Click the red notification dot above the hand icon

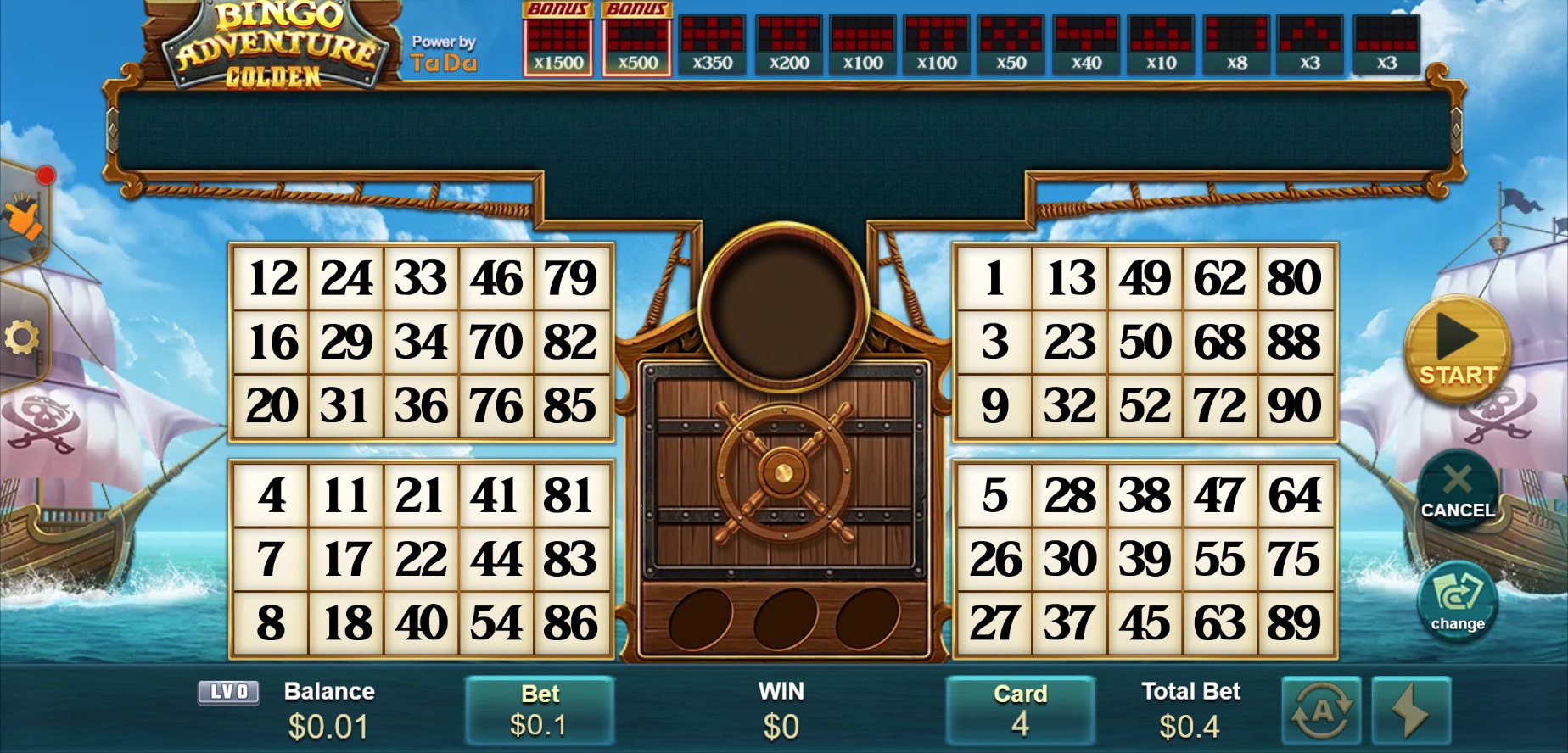coord(45,176)
